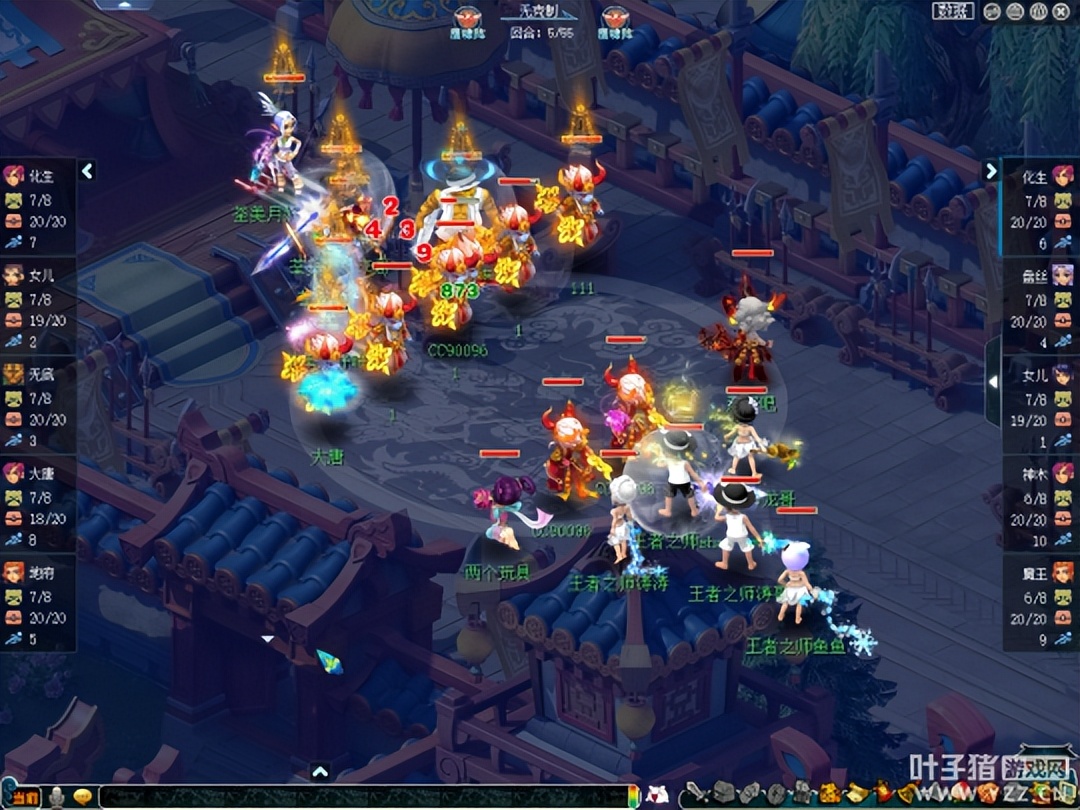Click the 当前 chat channel button

(24, 797)
